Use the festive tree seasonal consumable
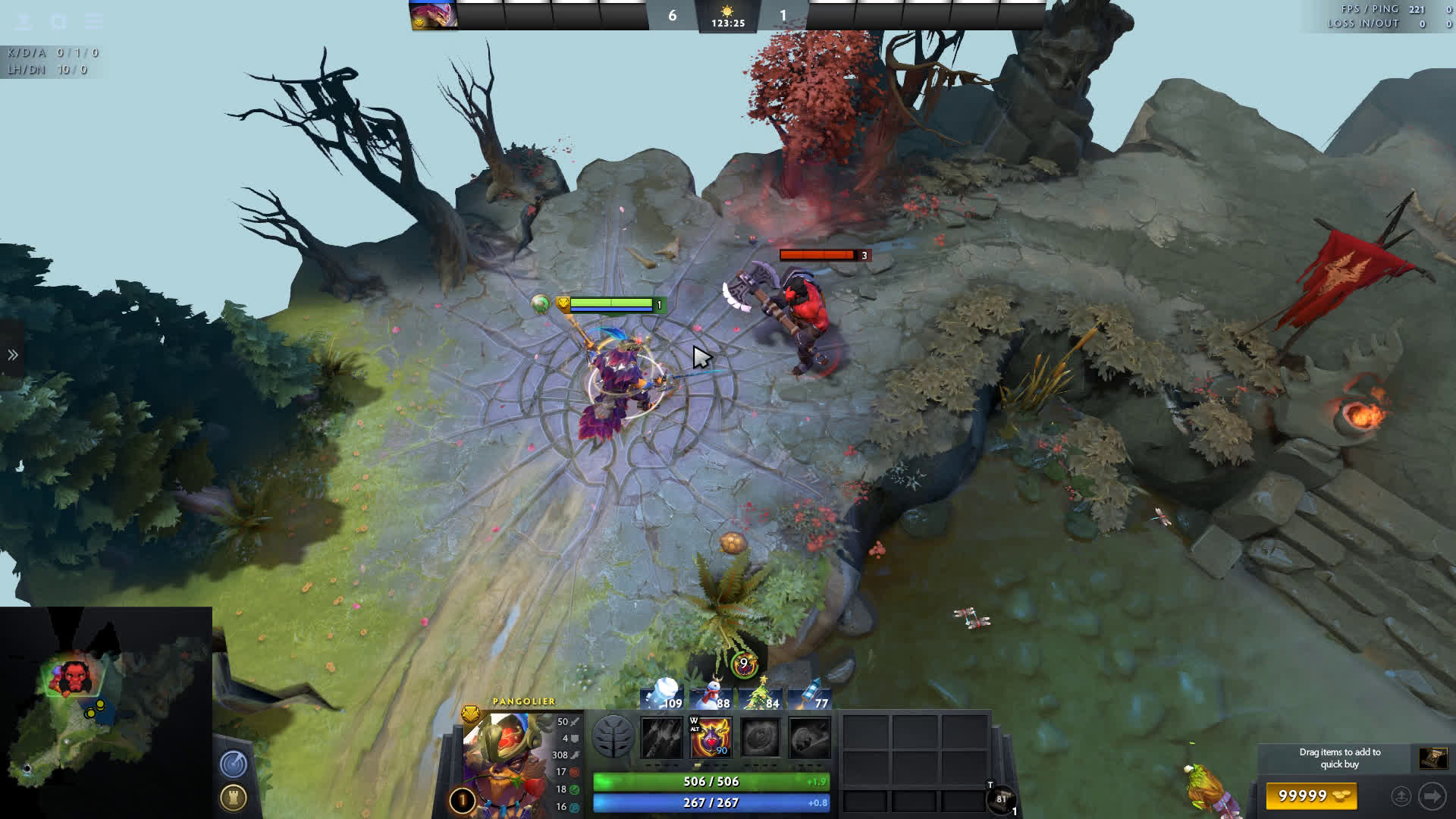 click(761, 695)
